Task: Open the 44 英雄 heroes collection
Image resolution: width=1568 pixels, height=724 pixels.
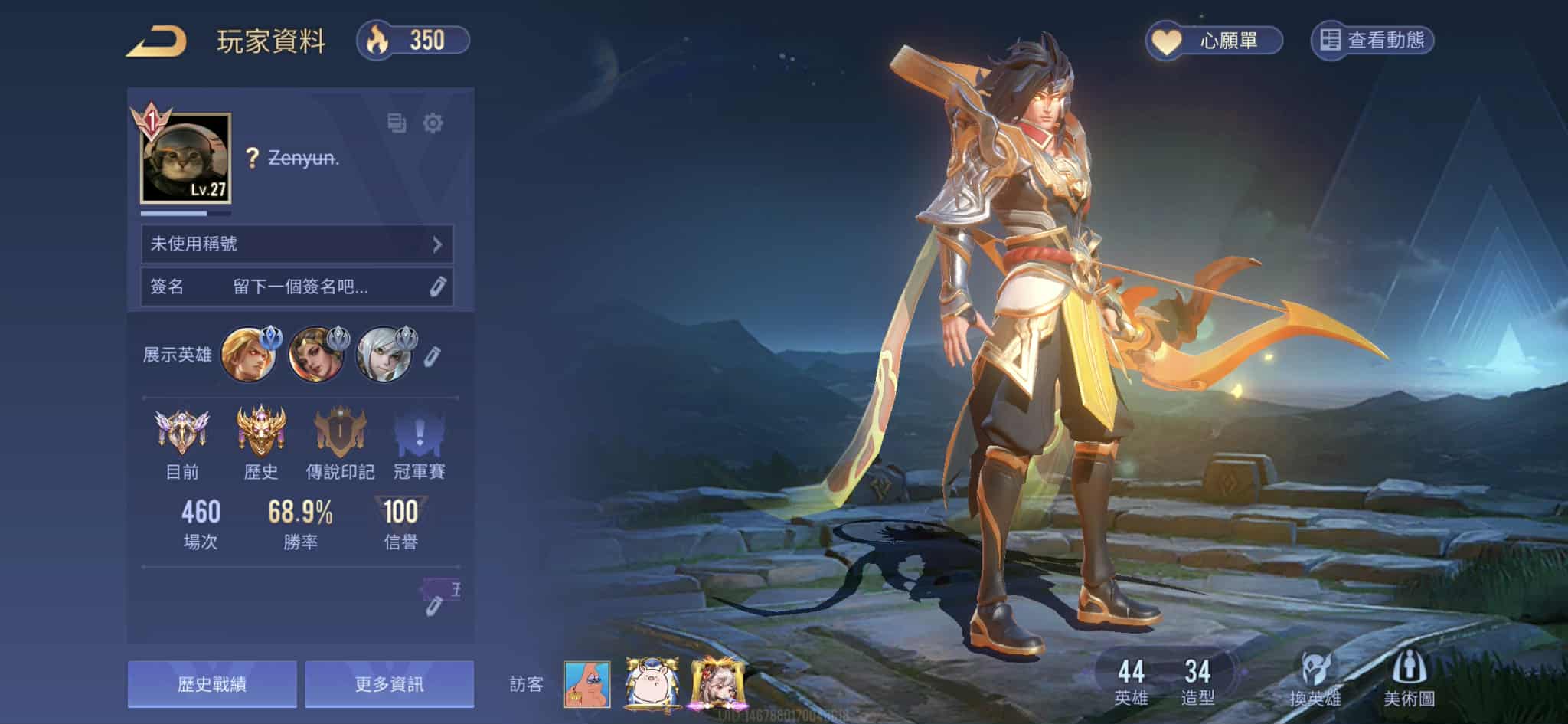Action: 1131,682
